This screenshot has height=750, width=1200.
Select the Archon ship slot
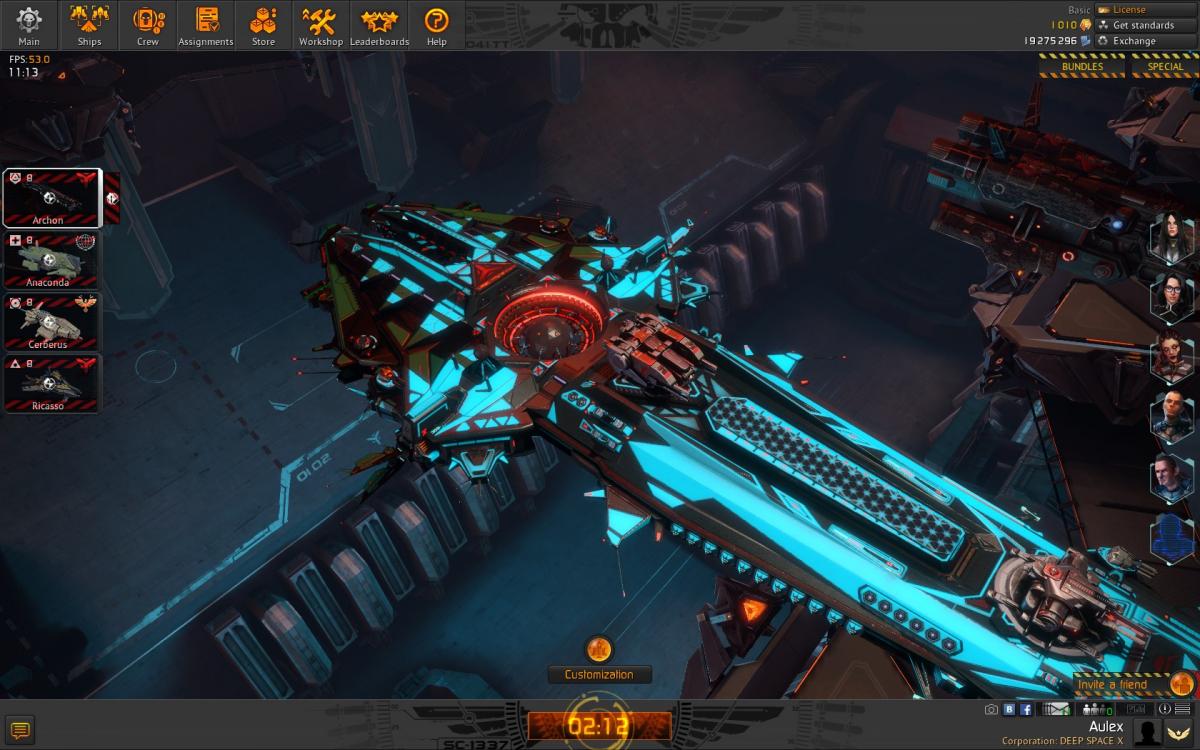tap(52, 198)
